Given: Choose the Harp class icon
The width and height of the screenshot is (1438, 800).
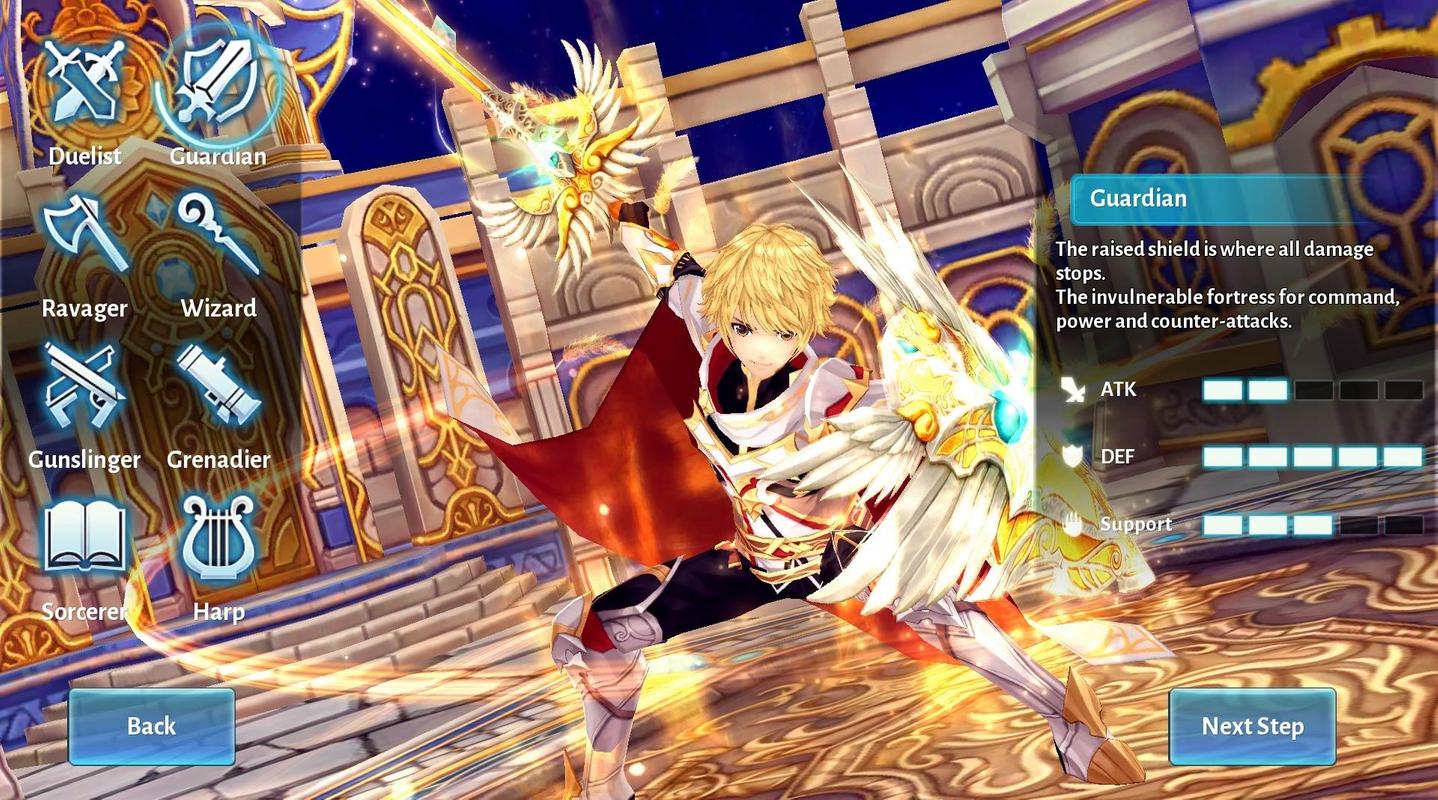Looking at the screenshot, I should click(x=218, y=541).
